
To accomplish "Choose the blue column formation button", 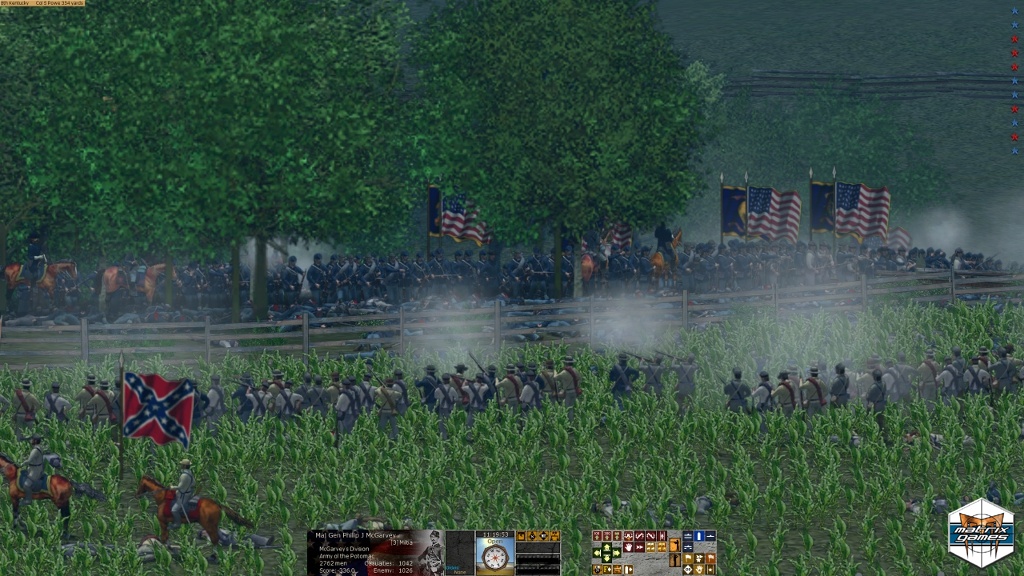I will (699, 536).
